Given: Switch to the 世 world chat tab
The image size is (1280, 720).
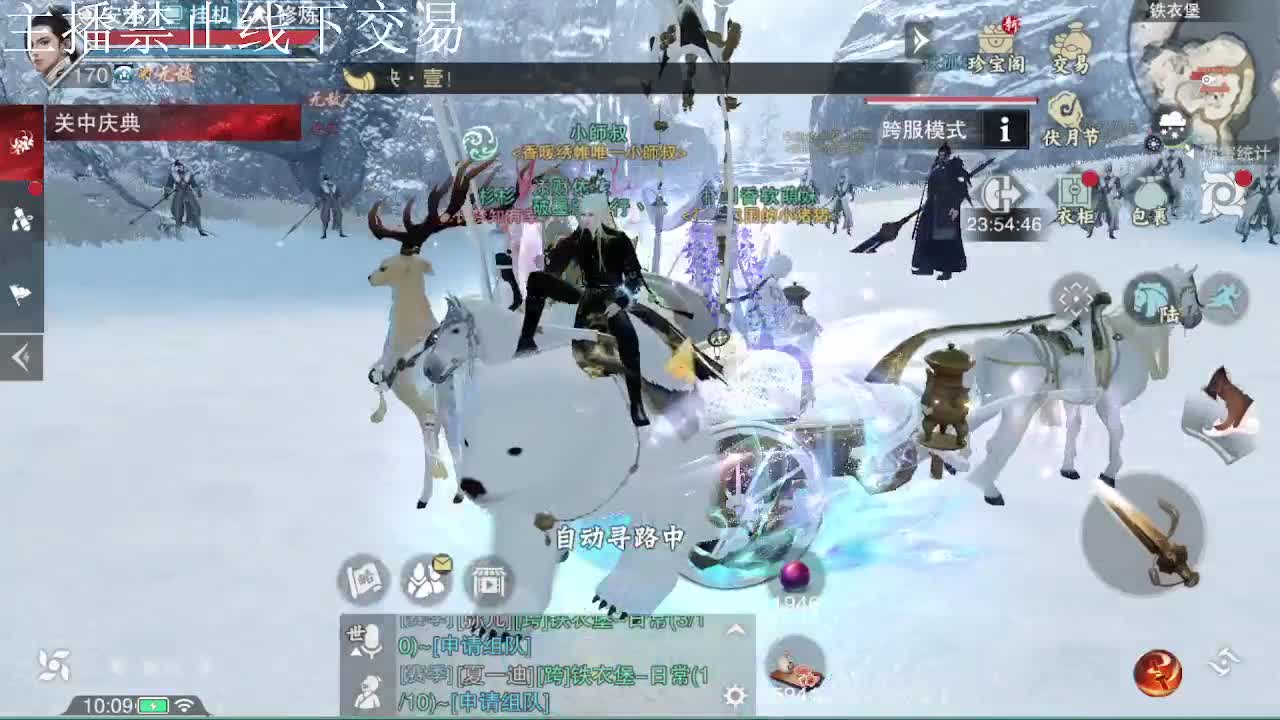Looking at the screenshot, I should 355,632.
